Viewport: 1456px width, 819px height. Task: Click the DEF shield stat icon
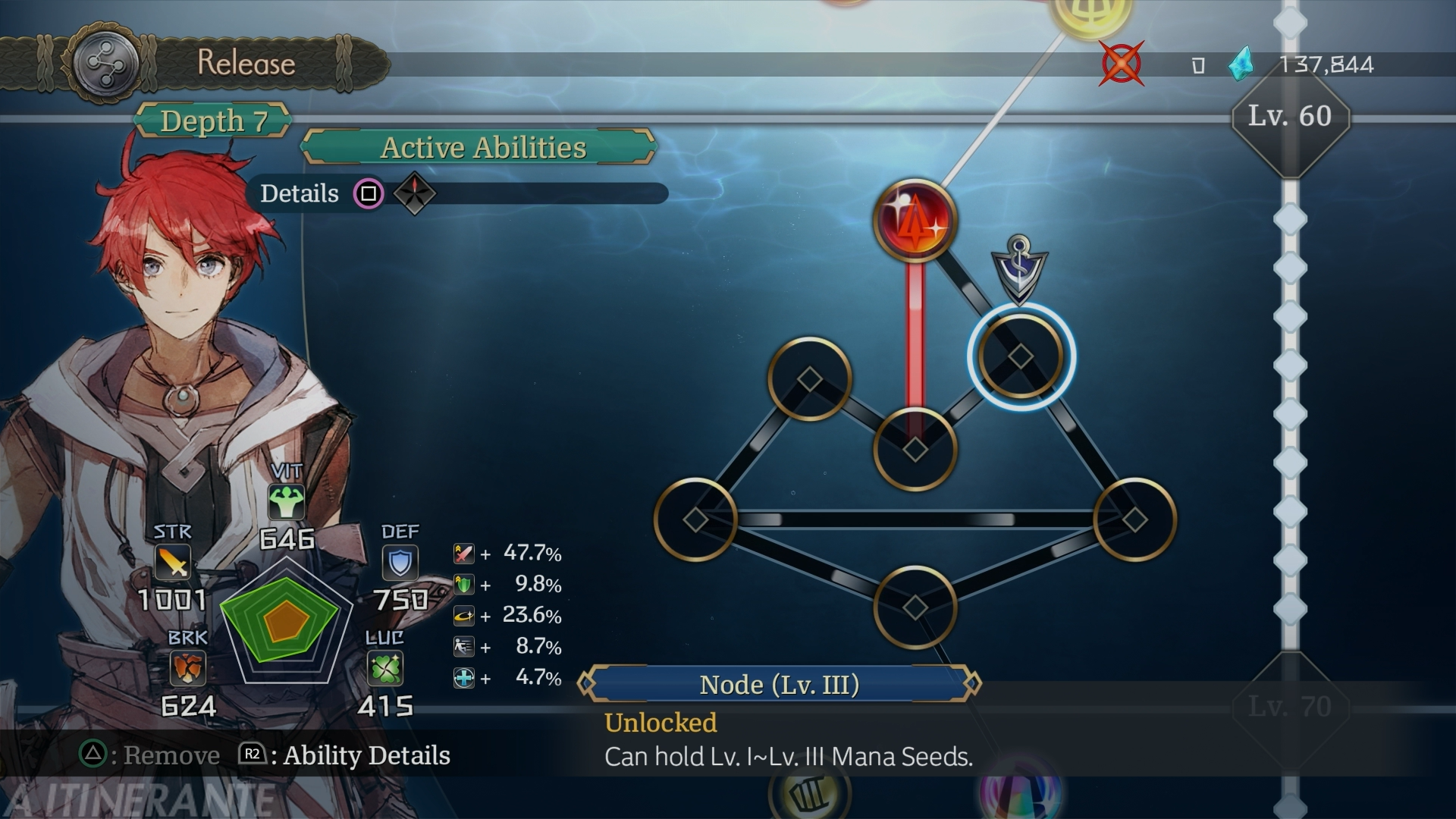pos(400,563)
